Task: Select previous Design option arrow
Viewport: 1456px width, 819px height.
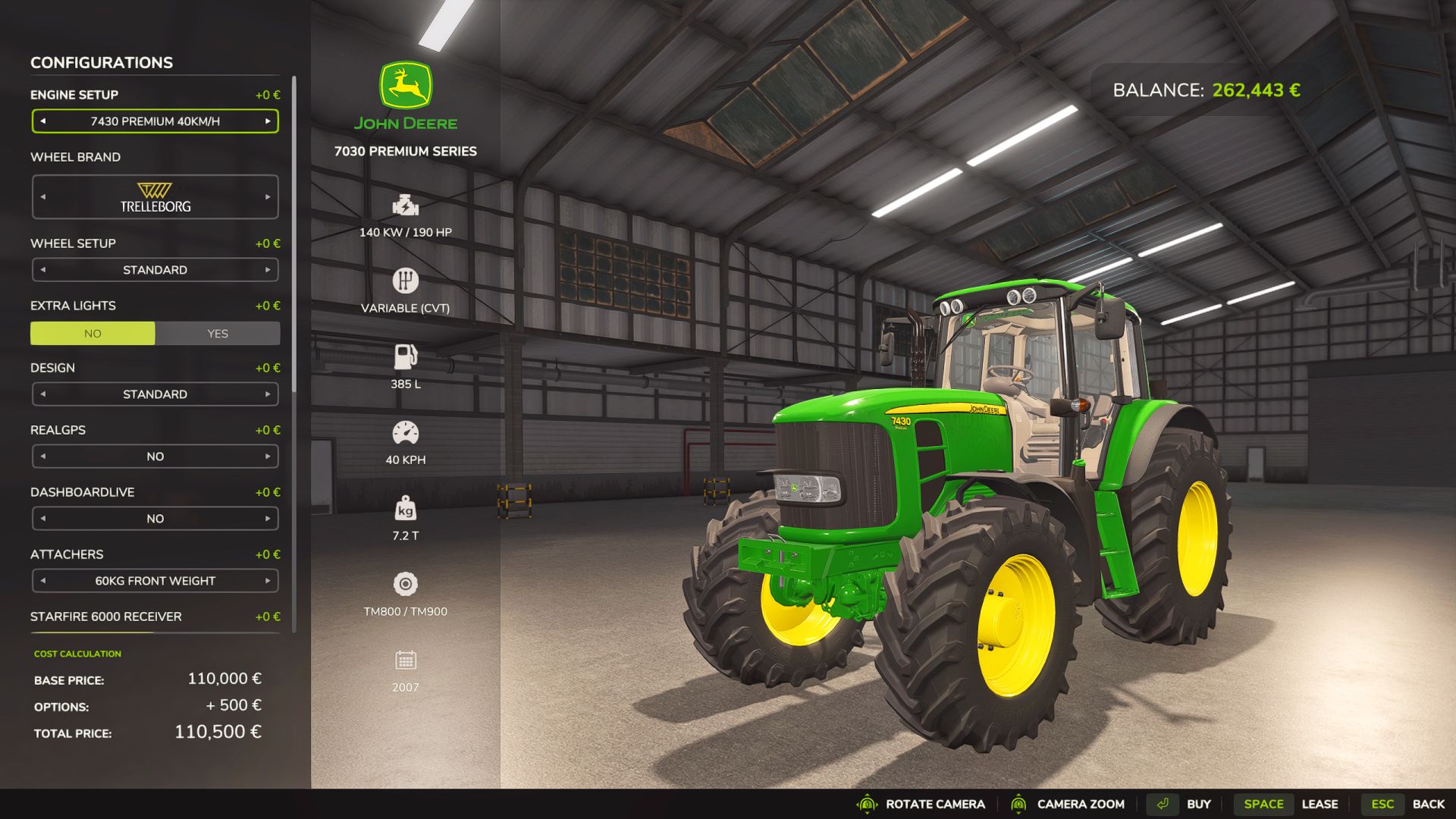Action: tap(43, 394)
